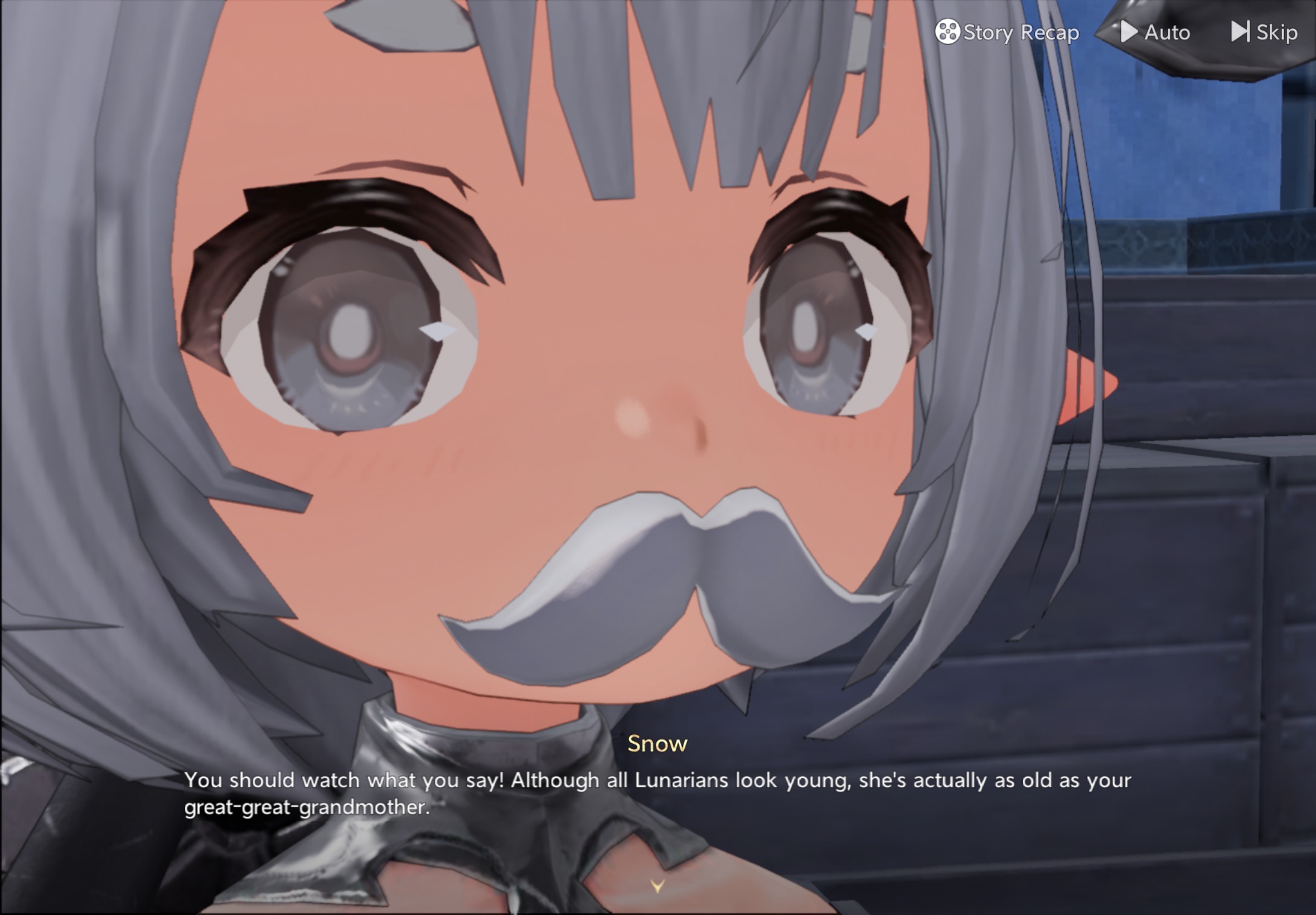This screenshot has width=1316, height=915.
Task: Skip the cutscene
Action: pos(1265,32)
